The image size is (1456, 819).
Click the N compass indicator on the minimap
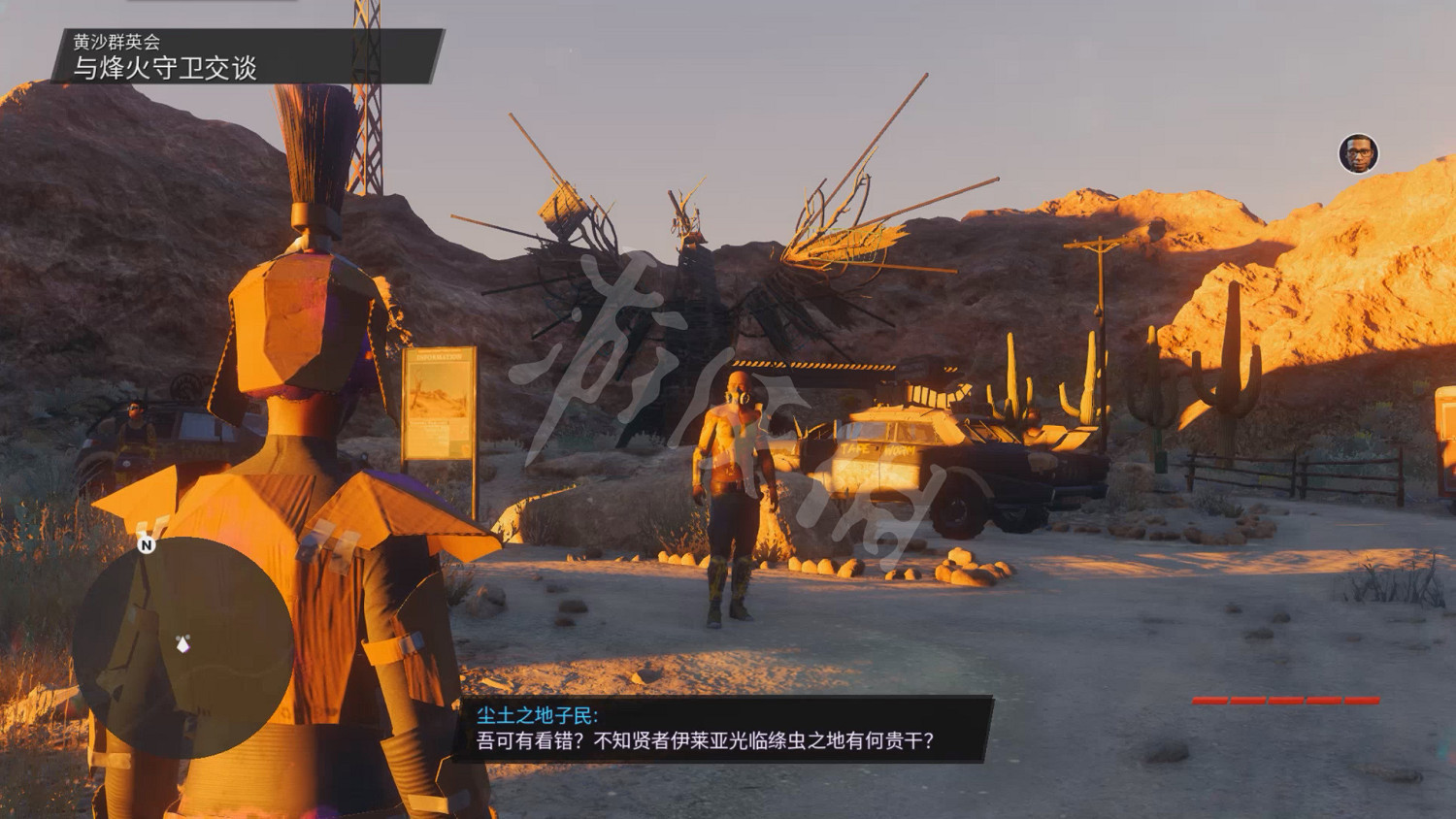pyautogui.click(x=146, y=546)
